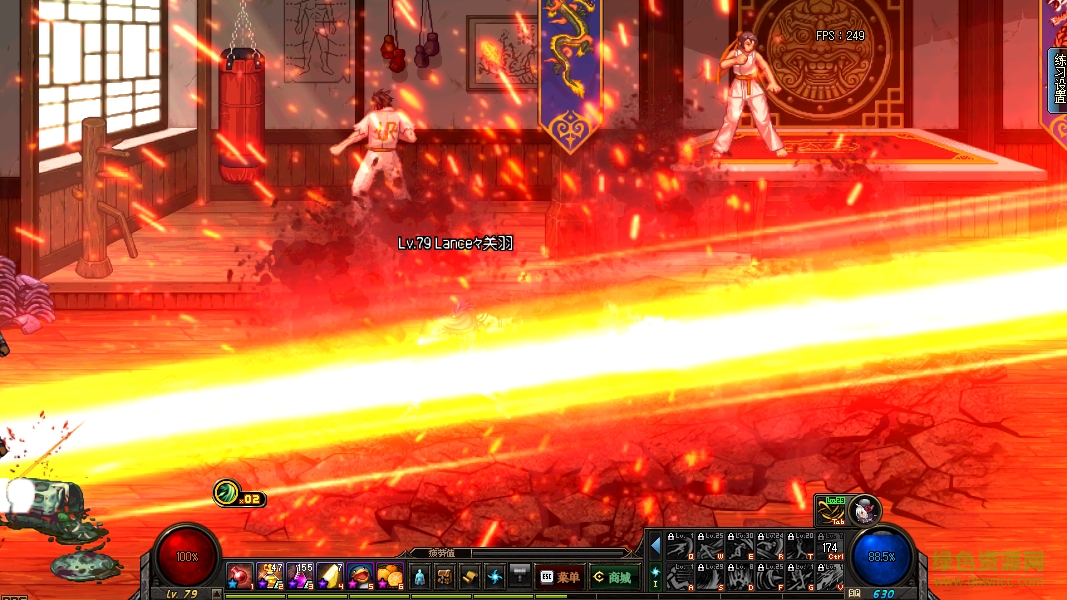This screenshot has width=1067, height=600.
Task: Open the blue swirl skill menu icon
Action: click(495, 577)
